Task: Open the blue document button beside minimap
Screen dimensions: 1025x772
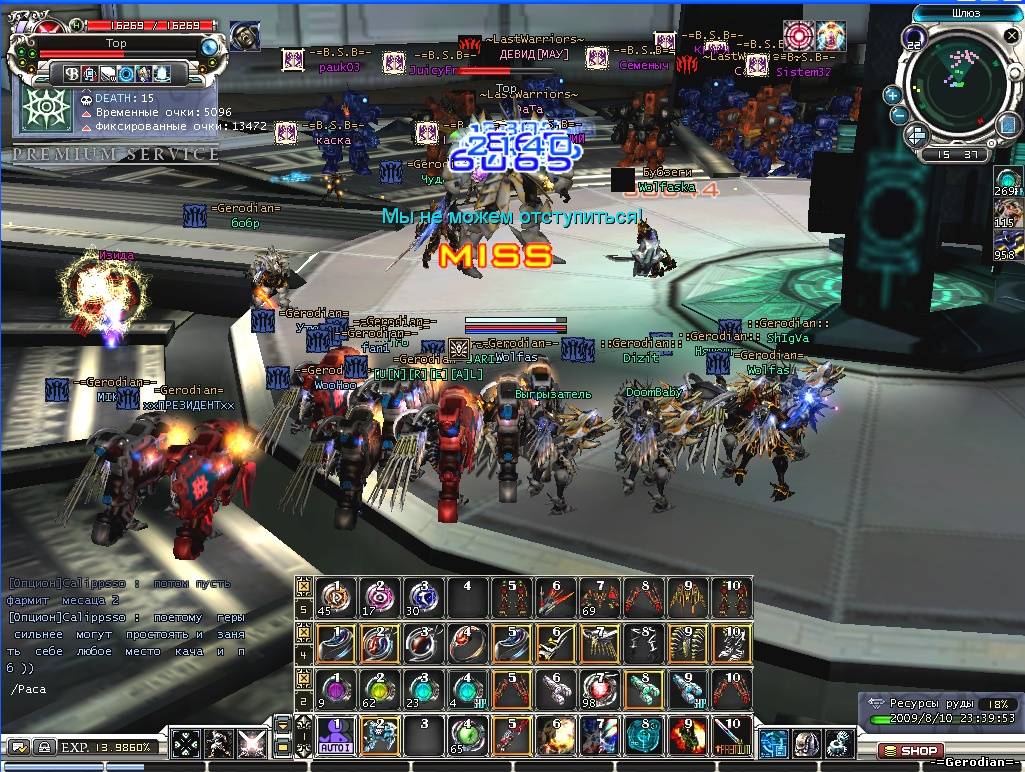Action: (1005, 124)
